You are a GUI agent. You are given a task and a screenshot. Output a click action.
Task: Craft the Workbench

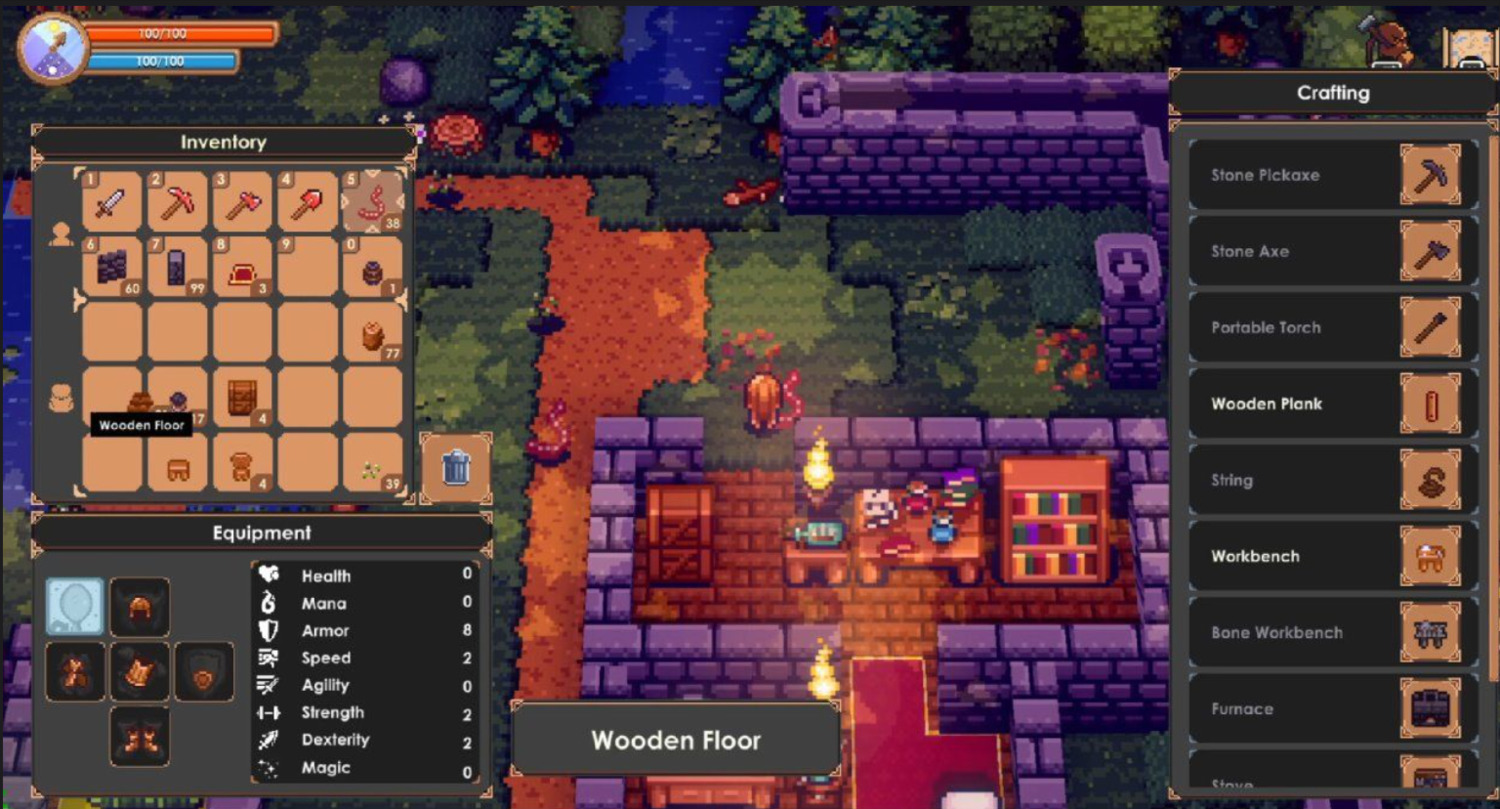(x=1333, y=557)
